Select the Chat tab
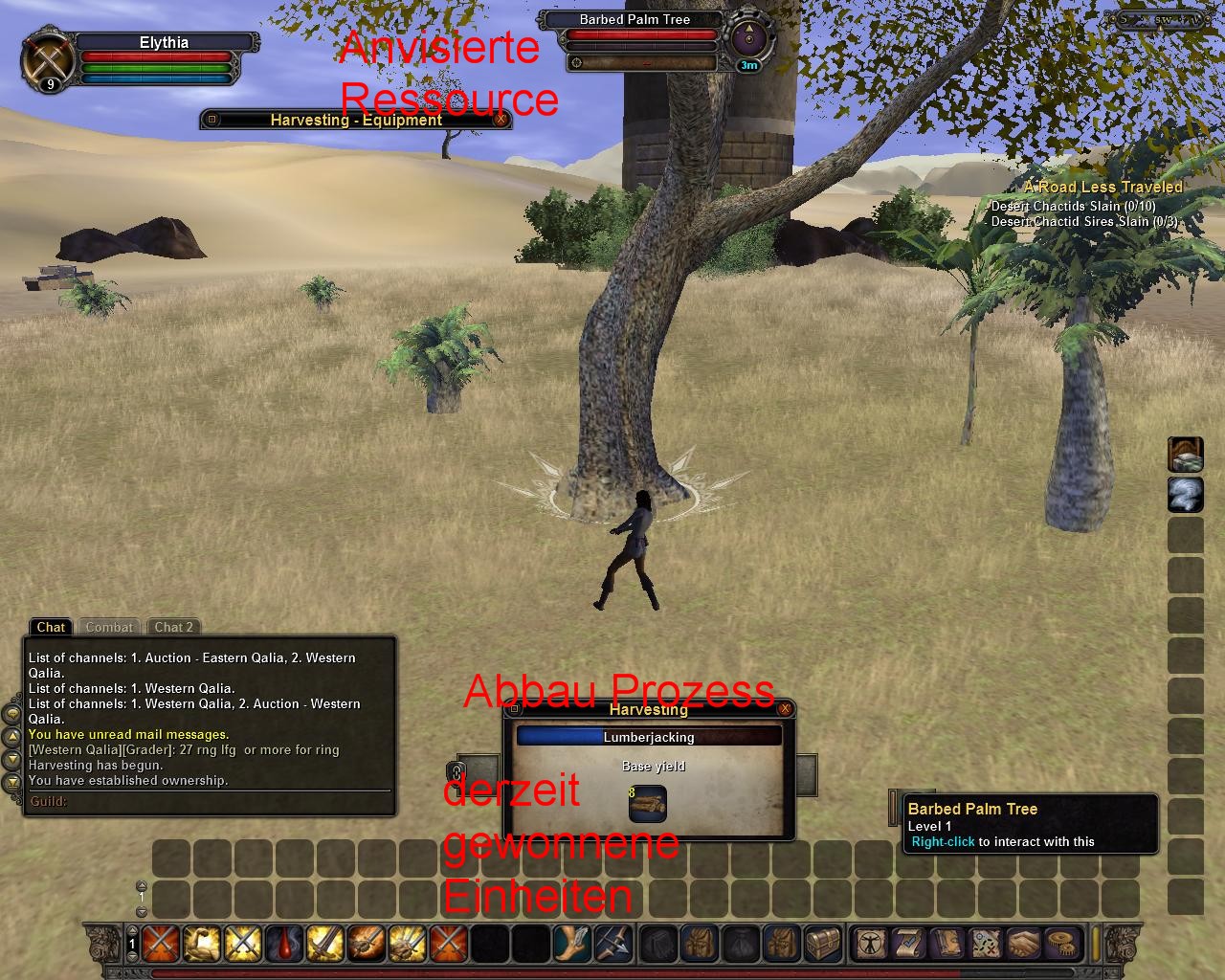The height and width of the screenshot is (980, 1225). (51, 627)
